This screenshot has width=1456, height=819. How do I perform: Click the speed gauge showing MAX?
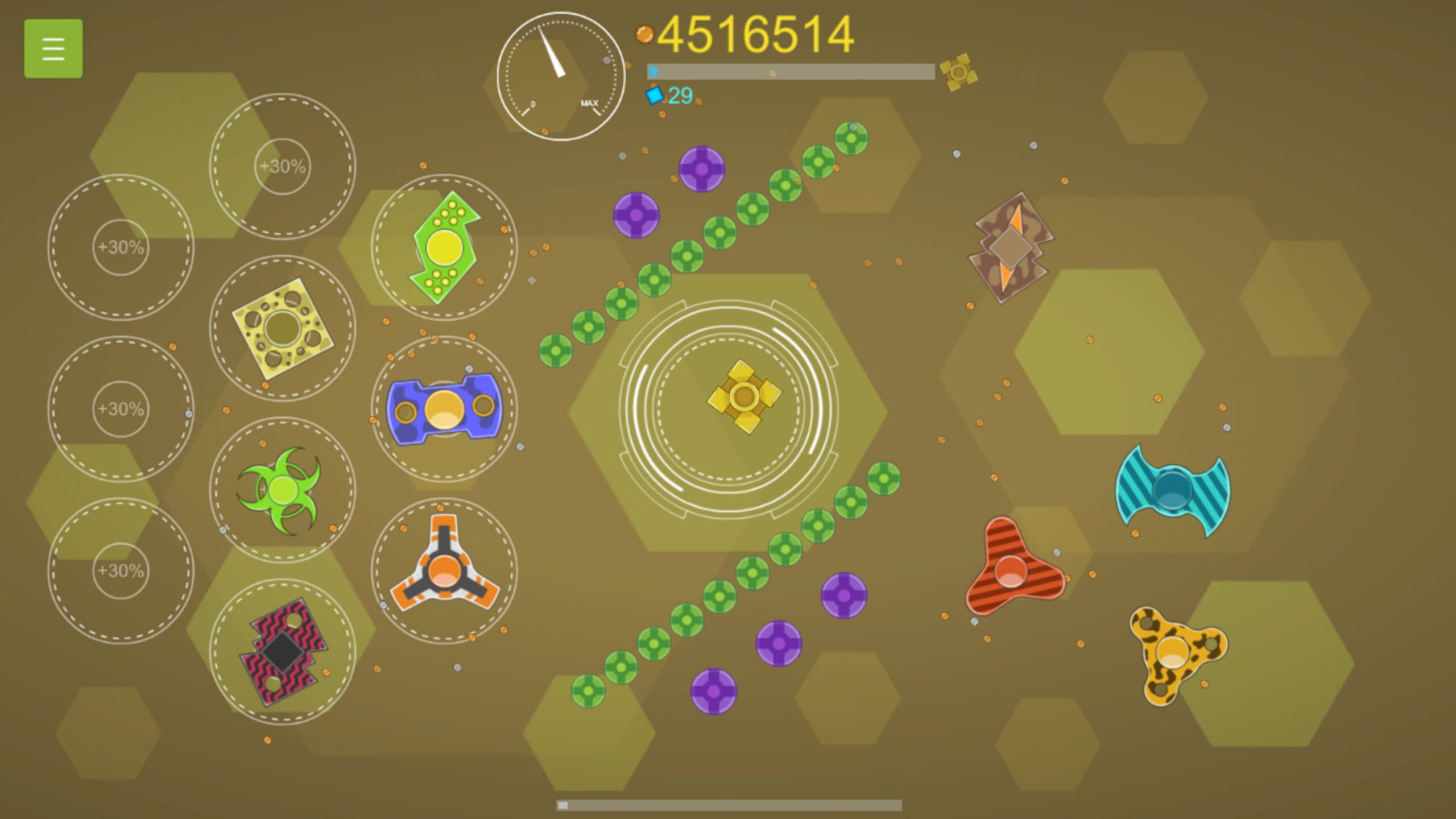click(x=560, y=77)
